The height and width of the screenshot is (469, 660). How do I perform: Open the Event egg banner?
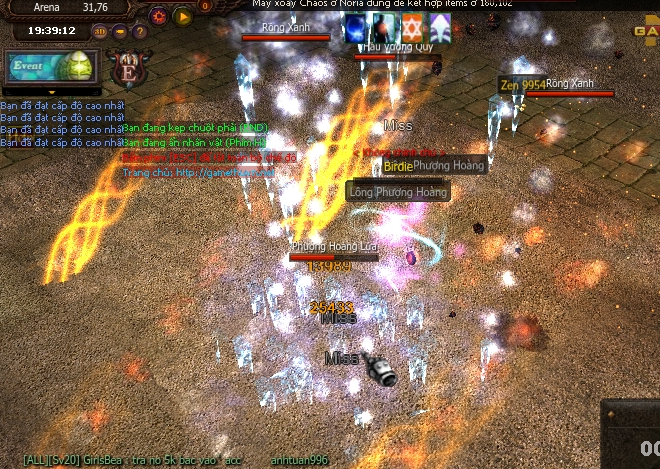click(x=48, y=66)
